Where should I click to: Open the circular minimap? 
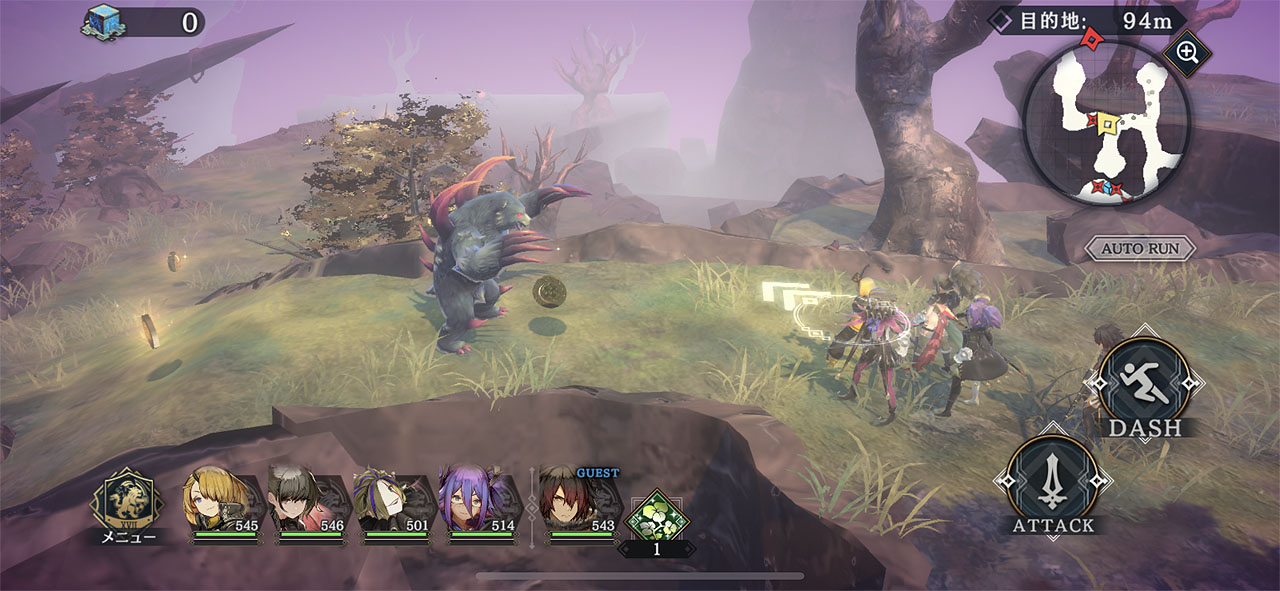point(1105,124)
